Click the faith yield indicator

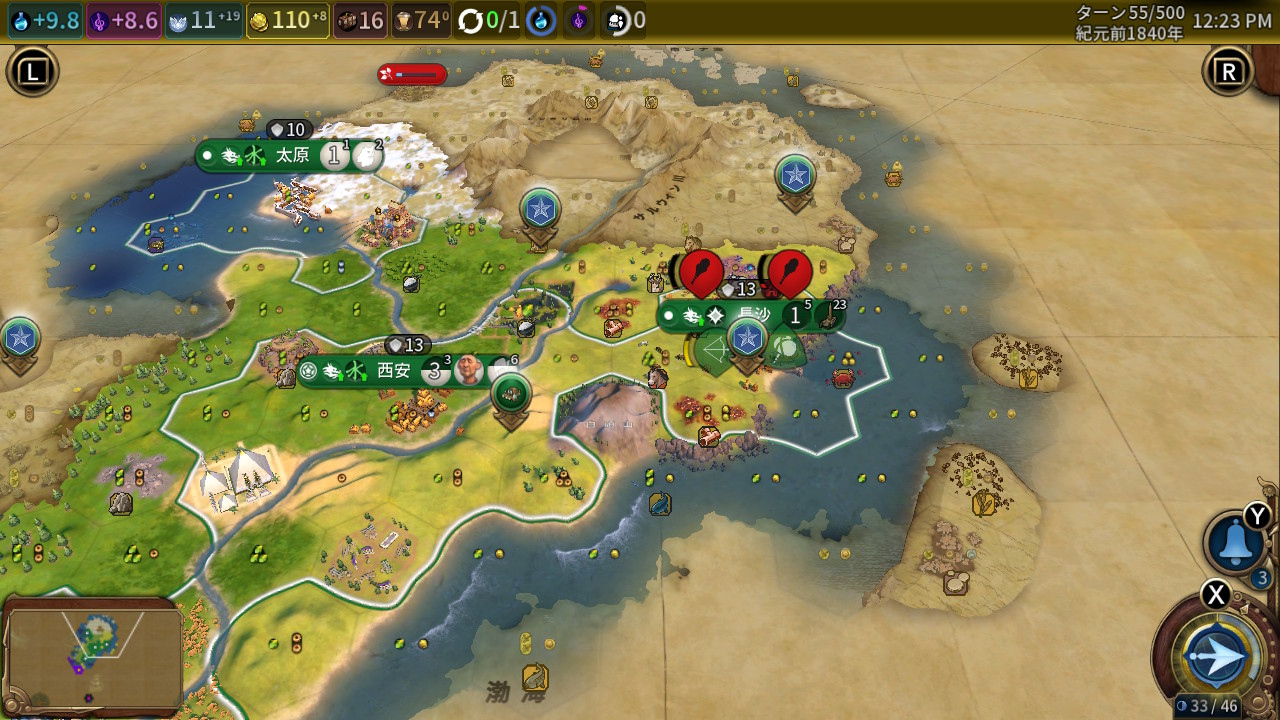(205, 20)
